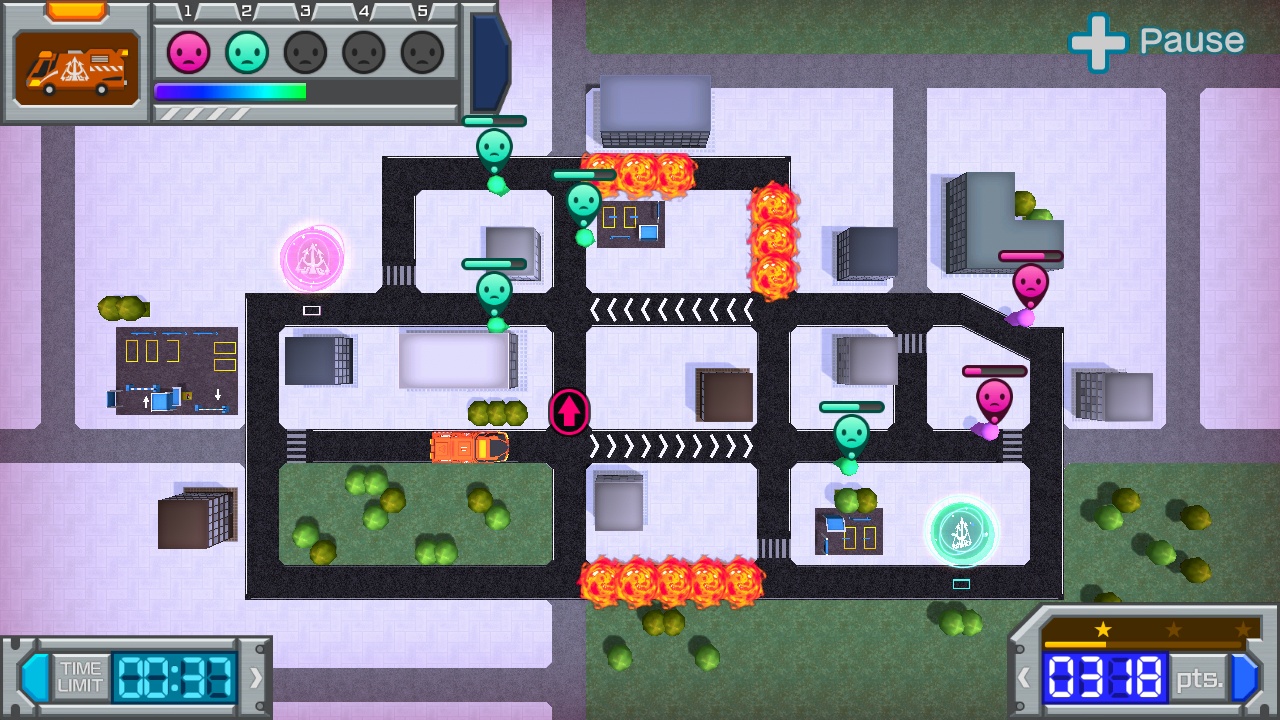
Task: Select tab 1 above the face roster
Action: click(188, 10)
